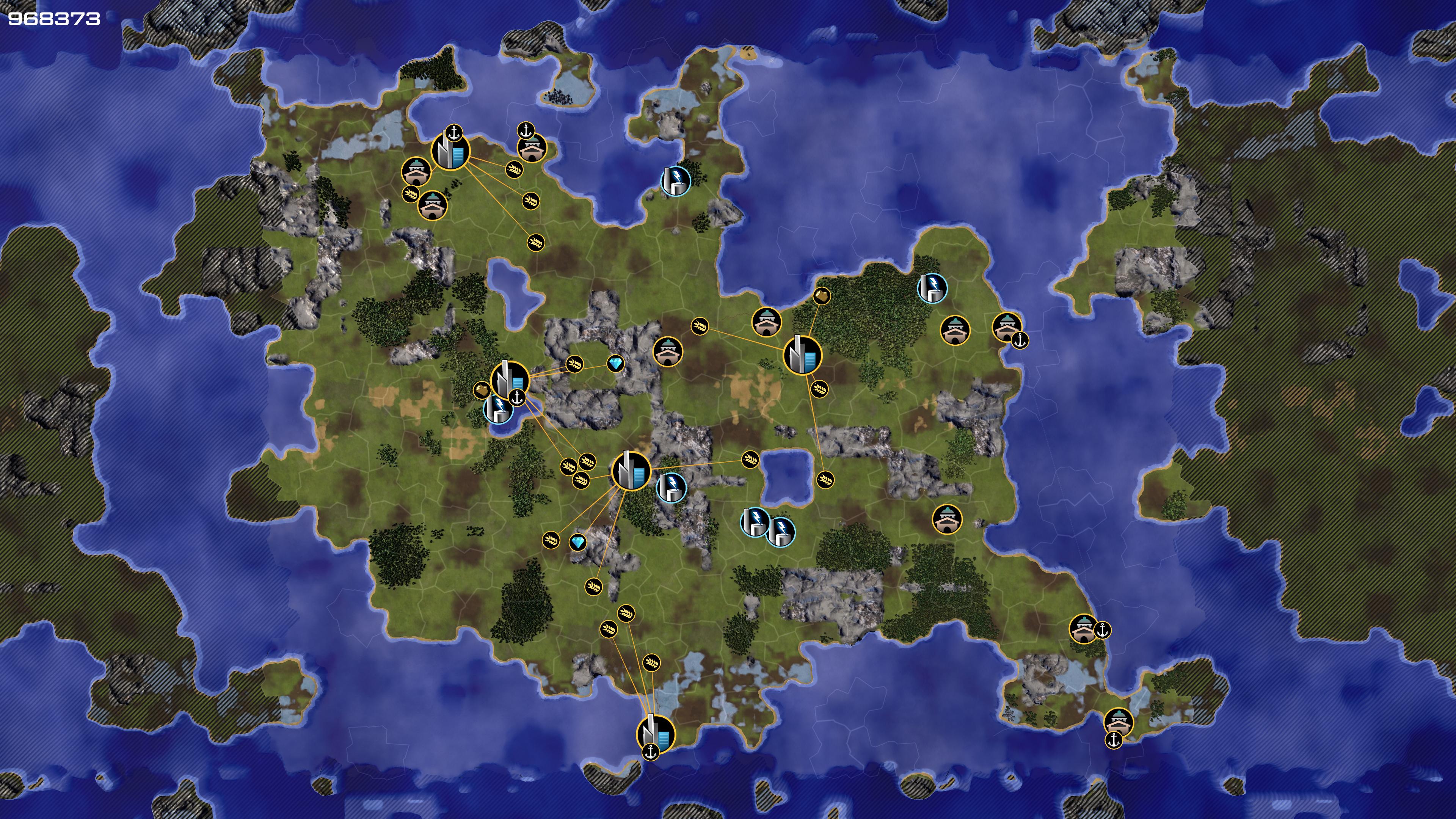Select the power plant in the northeastern forest
Image resolution: width=1456 pixels, height=819 pixels.
click(932, 288)
